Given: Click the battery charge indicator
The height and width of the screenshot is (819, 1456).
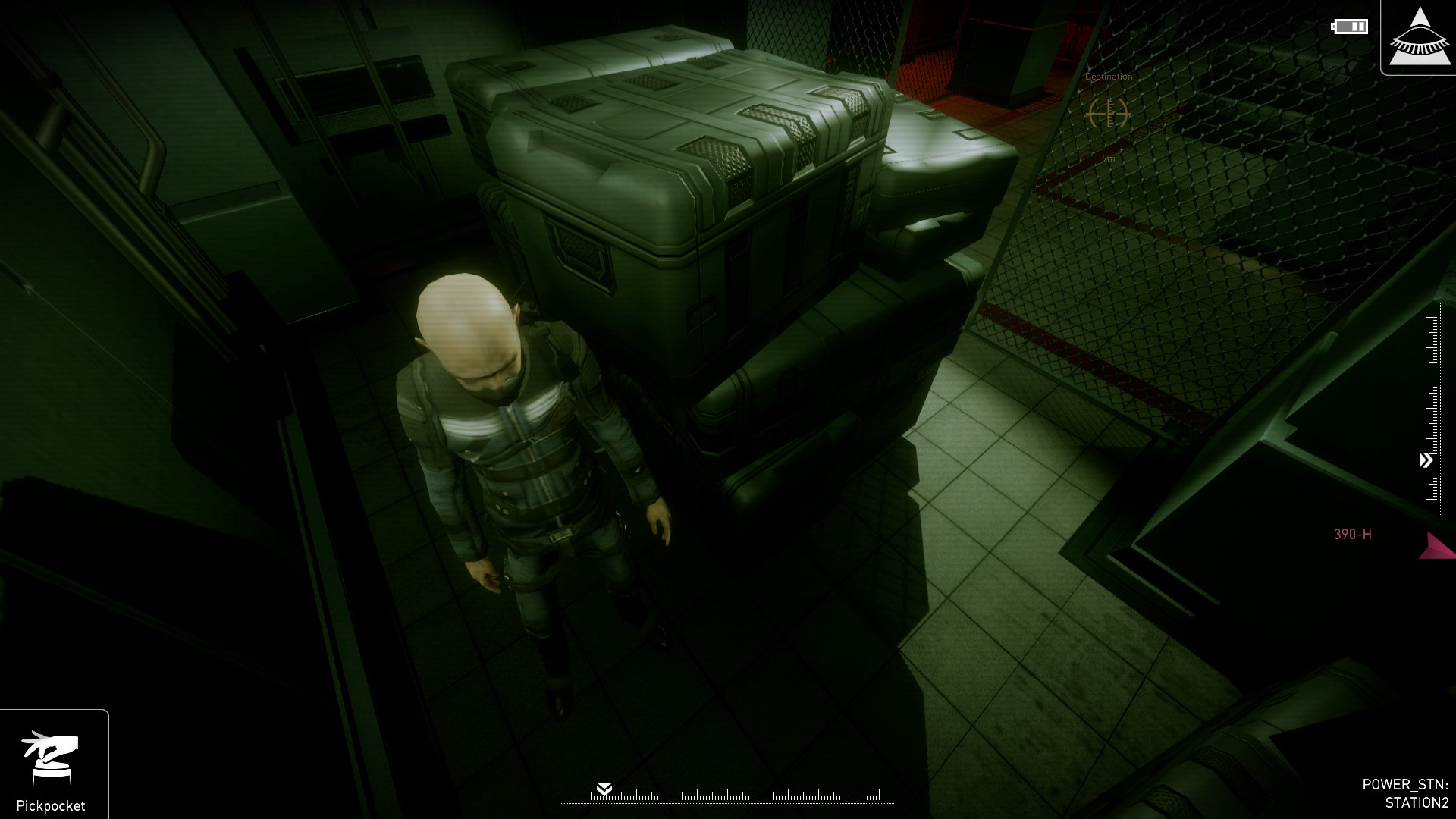Looking at the screenshot, I should [x=1348, y=27].
